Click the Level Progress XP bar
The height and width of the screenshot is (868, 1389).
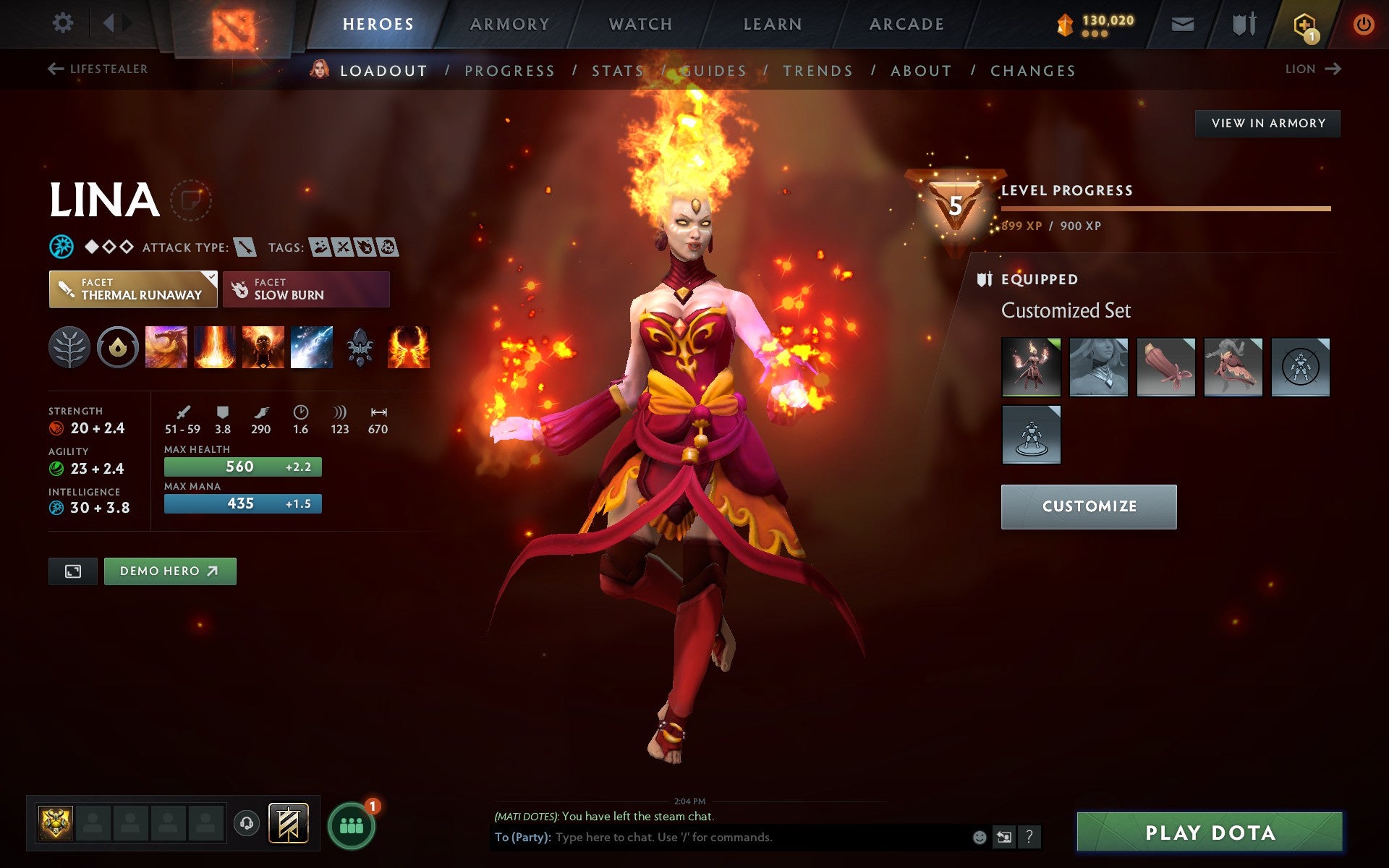coord(1165,210)
